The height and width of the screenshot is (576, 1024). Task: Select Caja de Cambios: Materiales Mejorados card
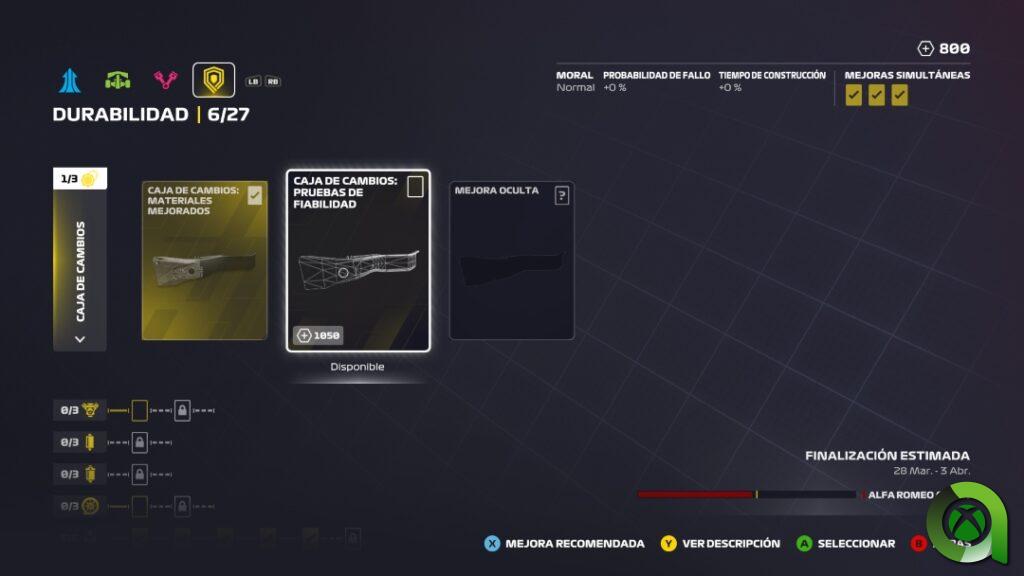coord(204,260)
